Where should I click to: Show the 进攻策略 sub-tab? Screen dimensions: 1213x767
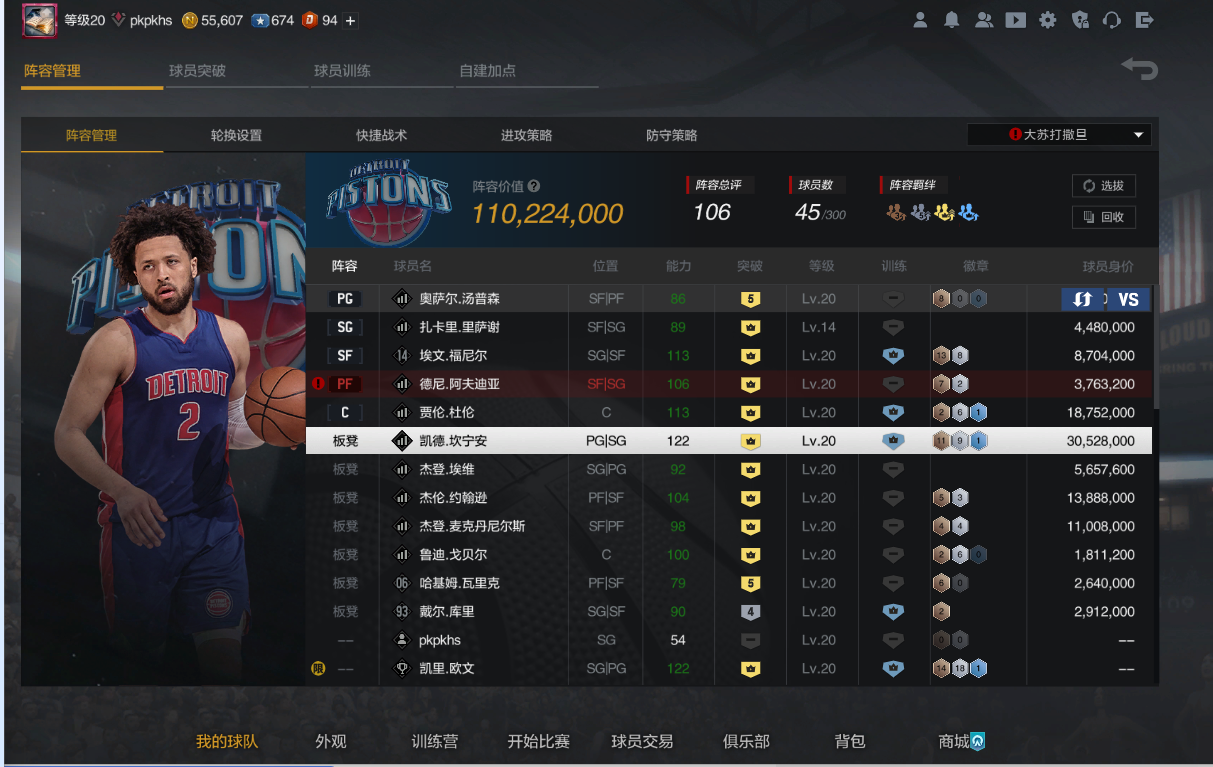[526, 135]
